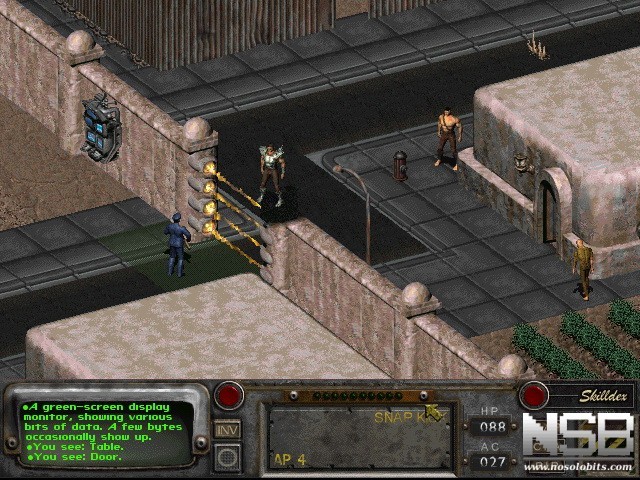Click the red button beside Skilldex
The image size is (640, 480).
click(534, 396)
